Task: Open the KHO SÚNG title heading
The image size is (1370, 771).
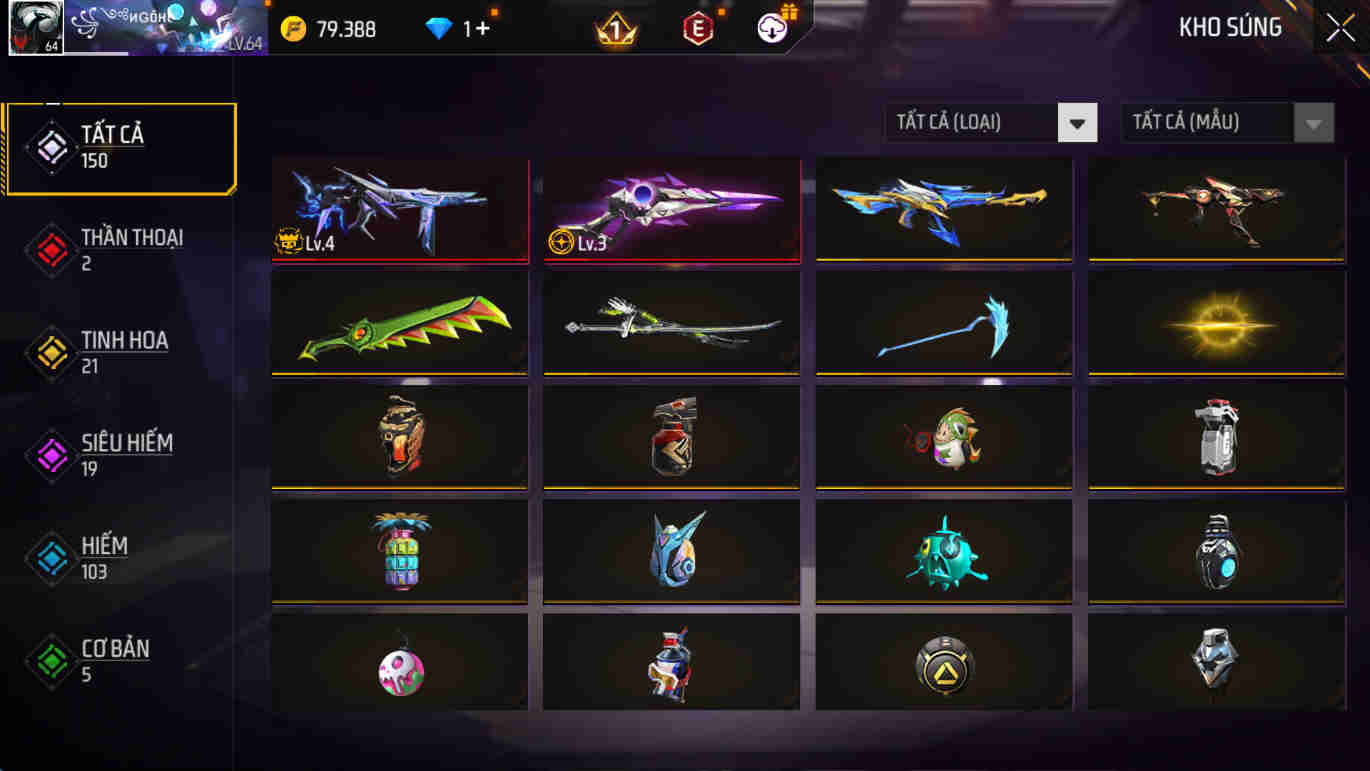Action: pos(1230,28)
